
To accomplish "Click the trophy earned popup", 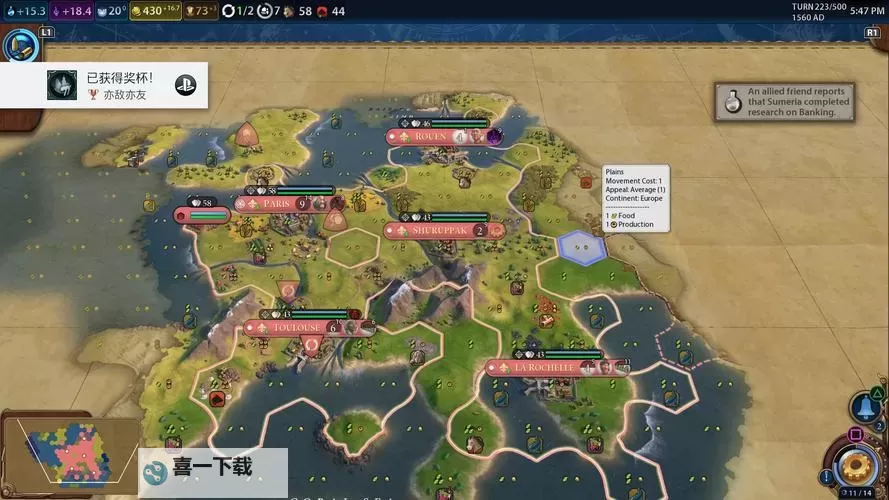I will tap(105, 85).
